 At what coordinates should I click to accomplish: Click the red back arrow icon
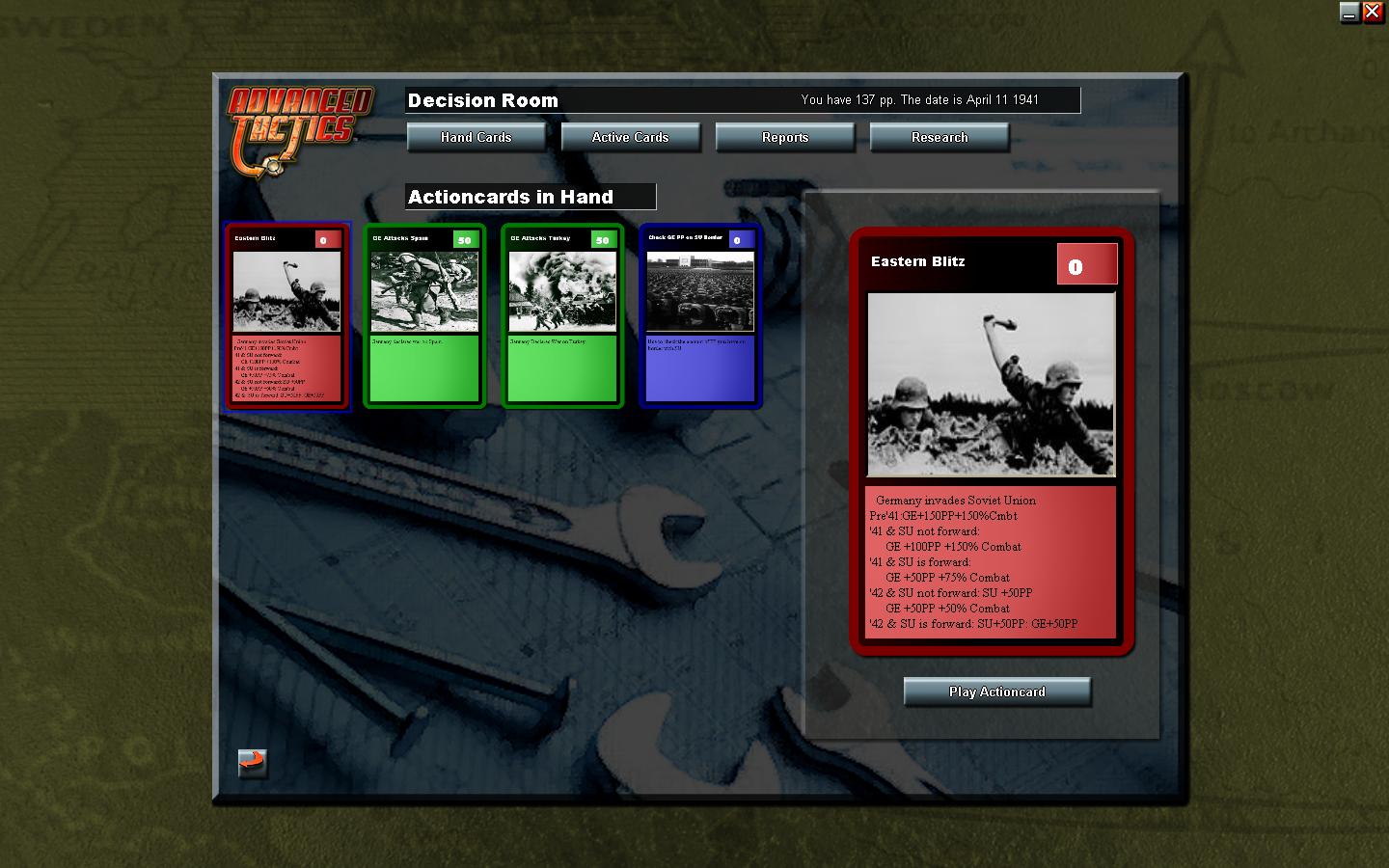tap(253, 763)
